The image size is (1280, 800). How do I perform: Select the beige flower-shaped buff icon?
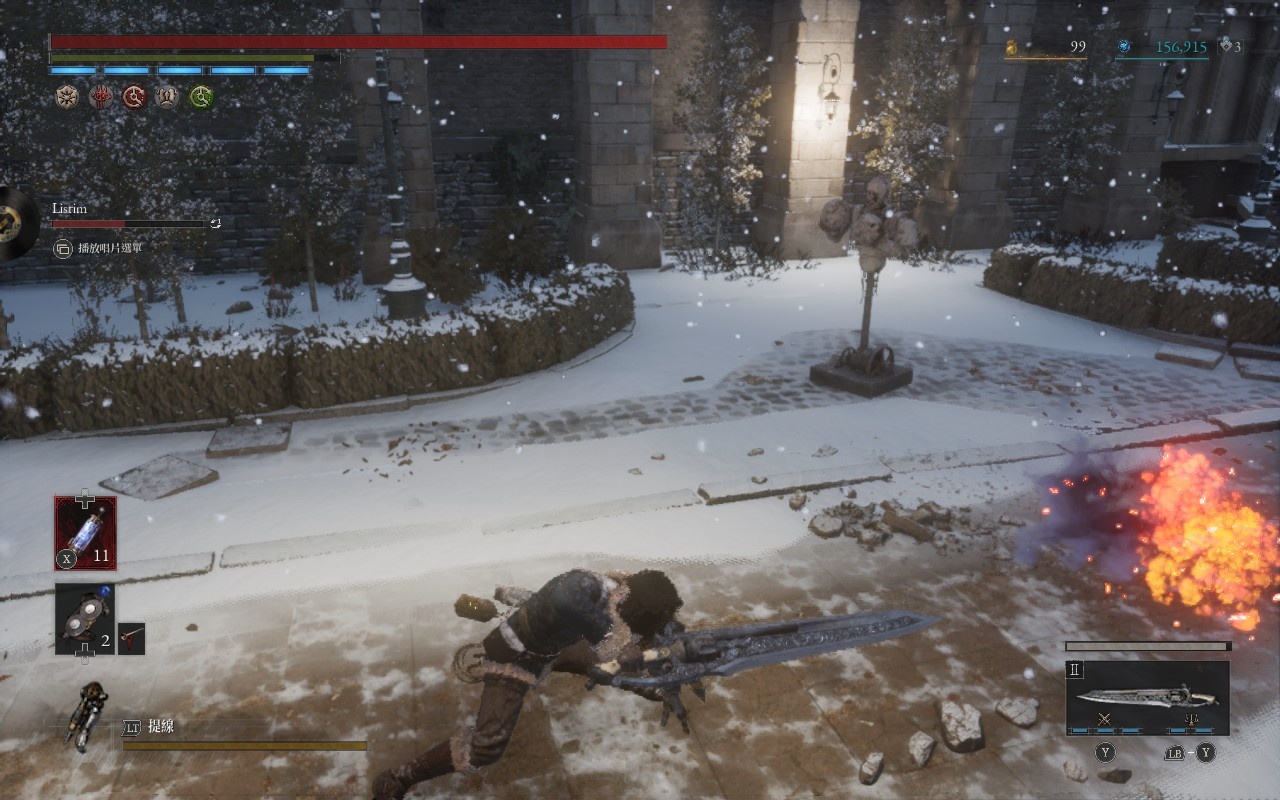(x=66, y=97)
